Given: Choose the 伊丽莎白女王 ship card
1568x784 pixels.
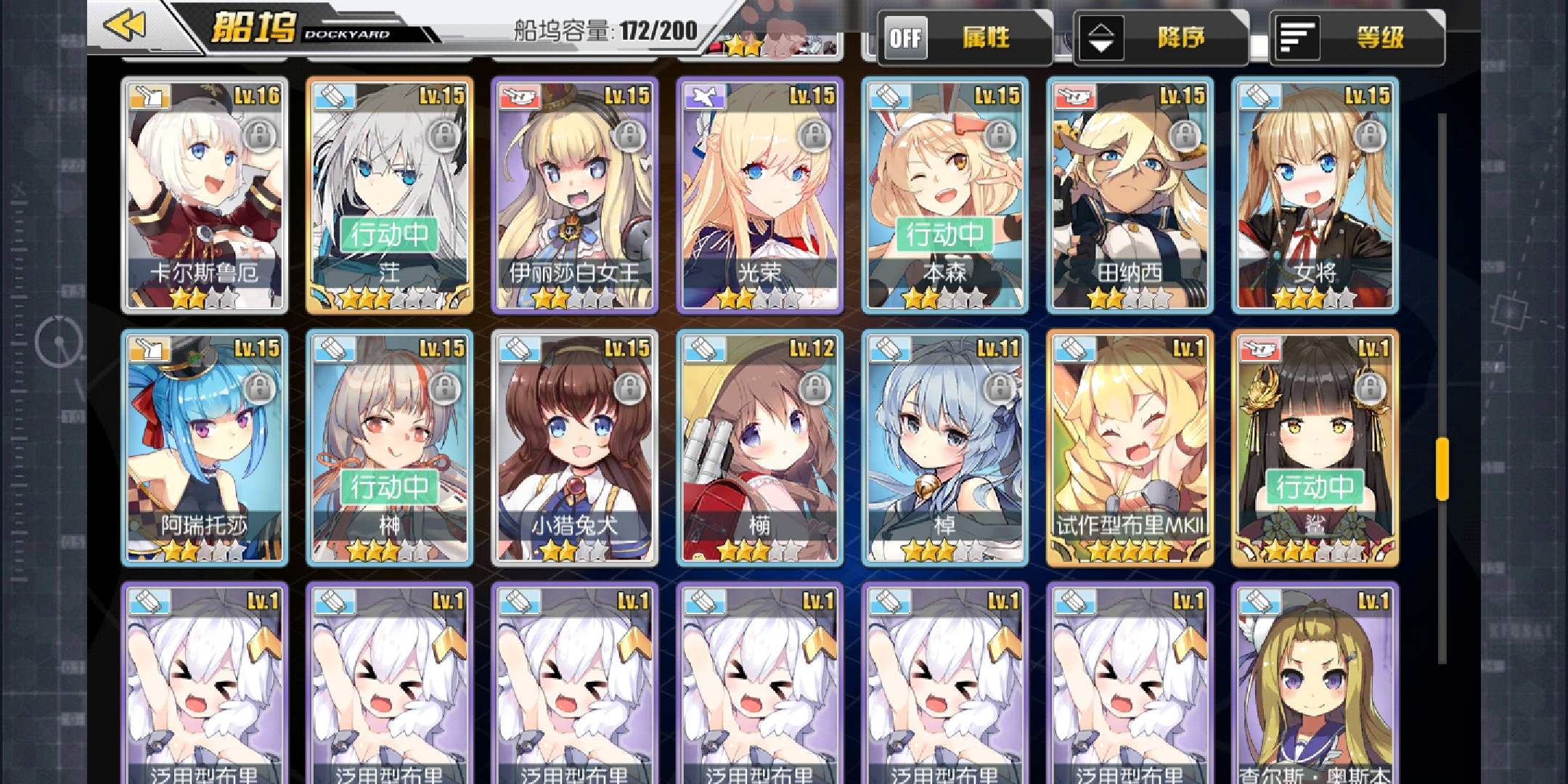Looking at the screenshot, I should coord(574,195).
